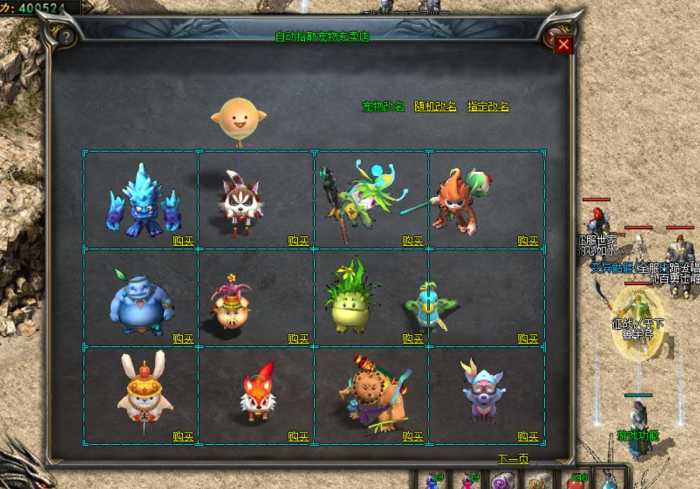Buy the small jester-hat piglet pet
This screenshot has height=489, width=700.
pos(298,338)
